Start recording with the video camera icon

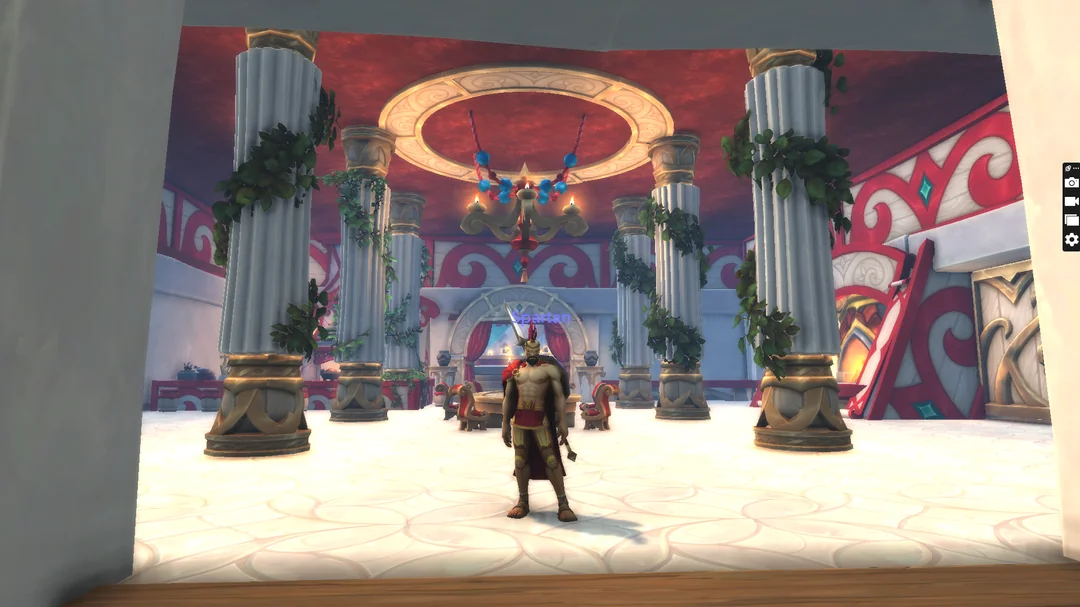pyautogui.click(x=1071, y=202)
